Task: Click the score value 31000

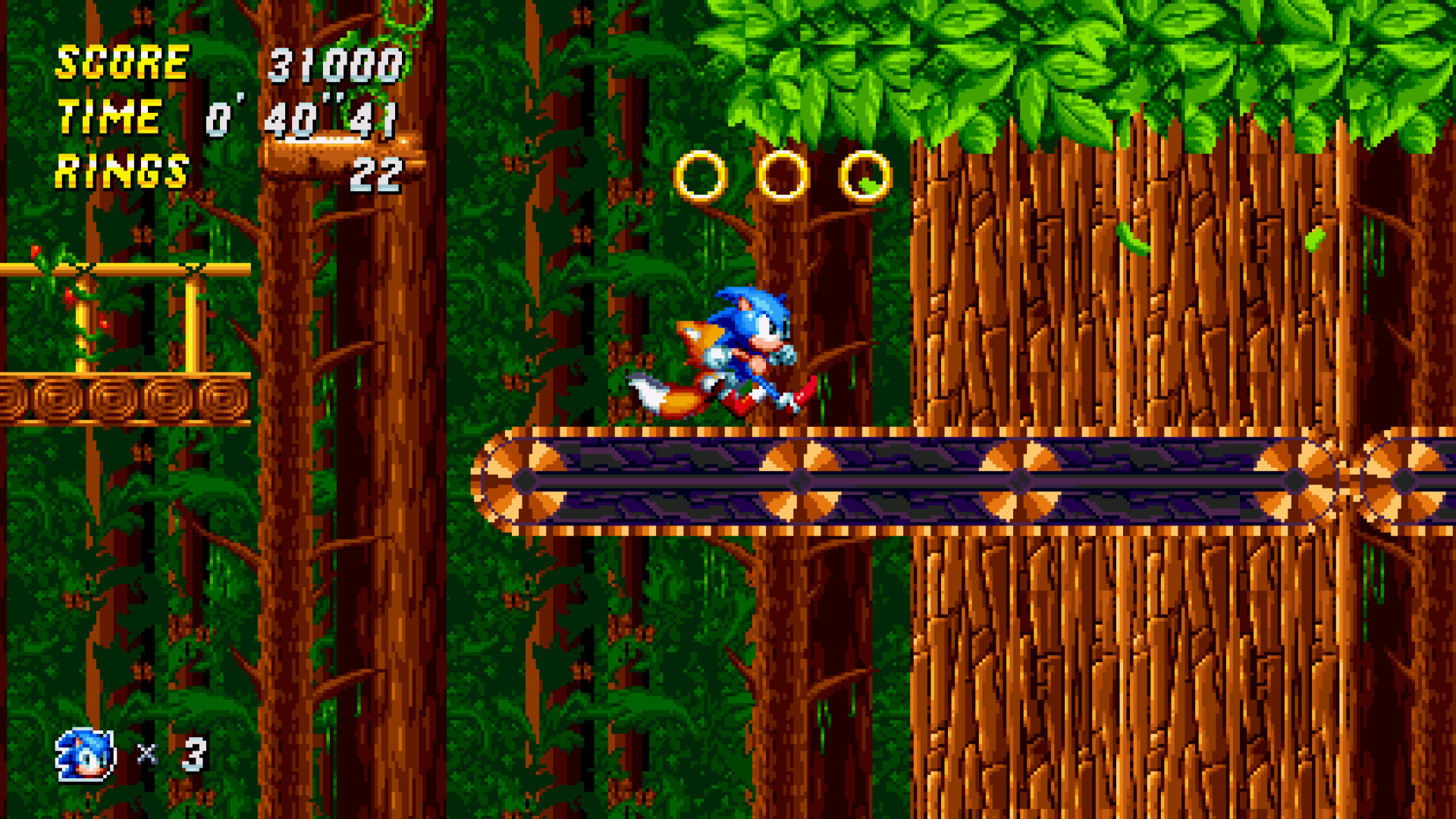Action: click(334, 65)
